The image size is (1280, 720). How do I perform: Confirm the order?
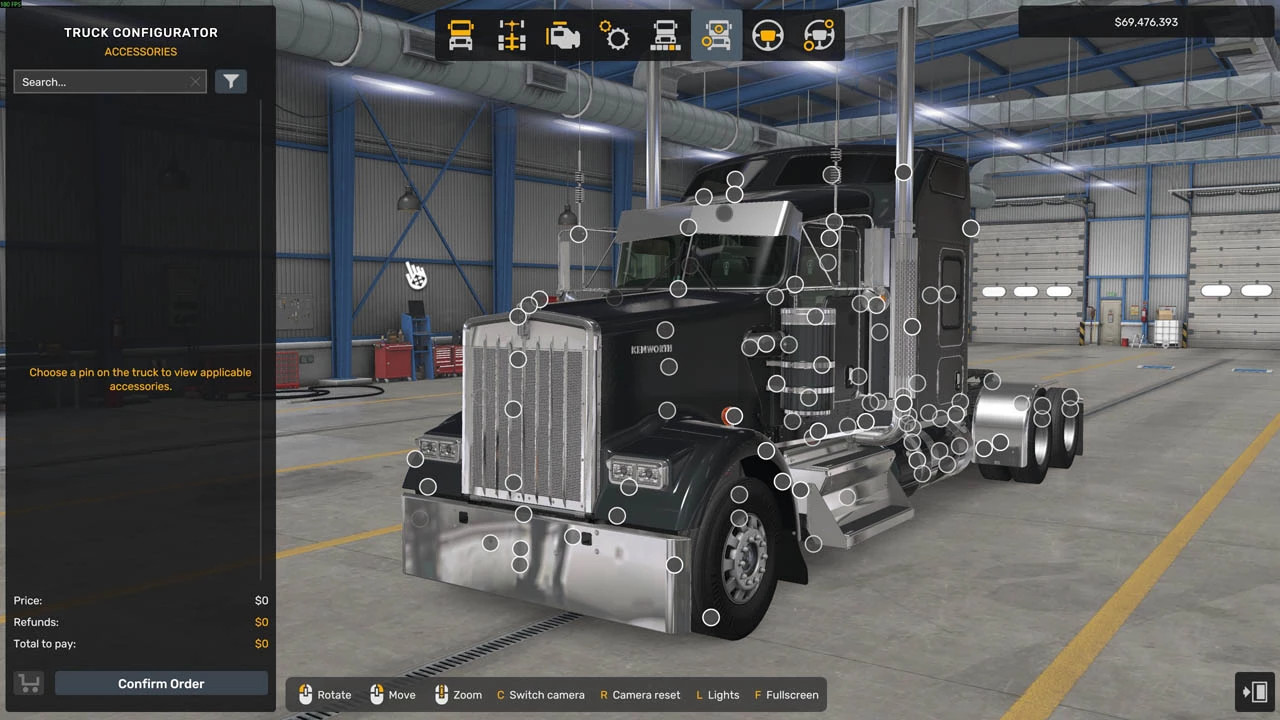point(161,684)
